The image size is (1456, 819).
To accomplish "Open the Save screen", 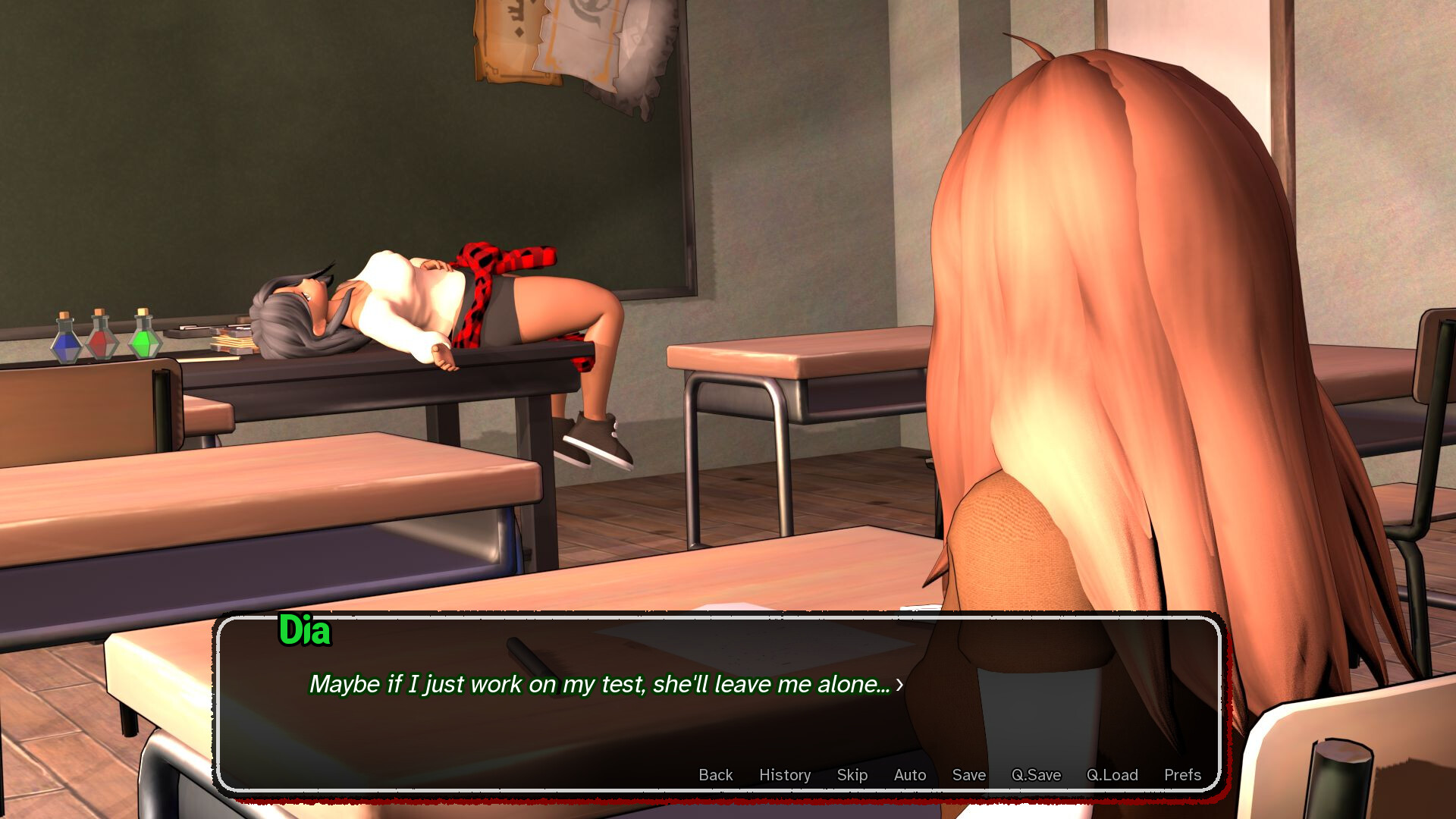I will point(968,775).
